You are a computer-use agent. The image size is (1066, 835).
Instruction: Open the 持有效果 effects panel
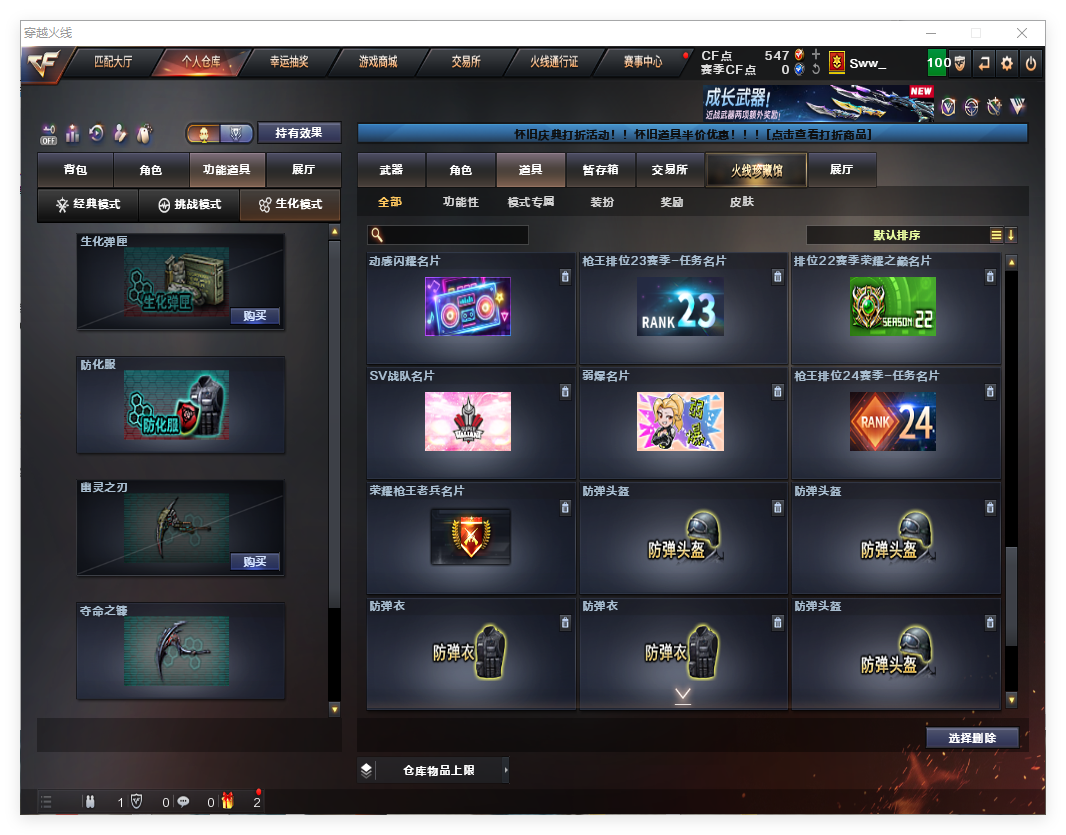pos(299,133)
